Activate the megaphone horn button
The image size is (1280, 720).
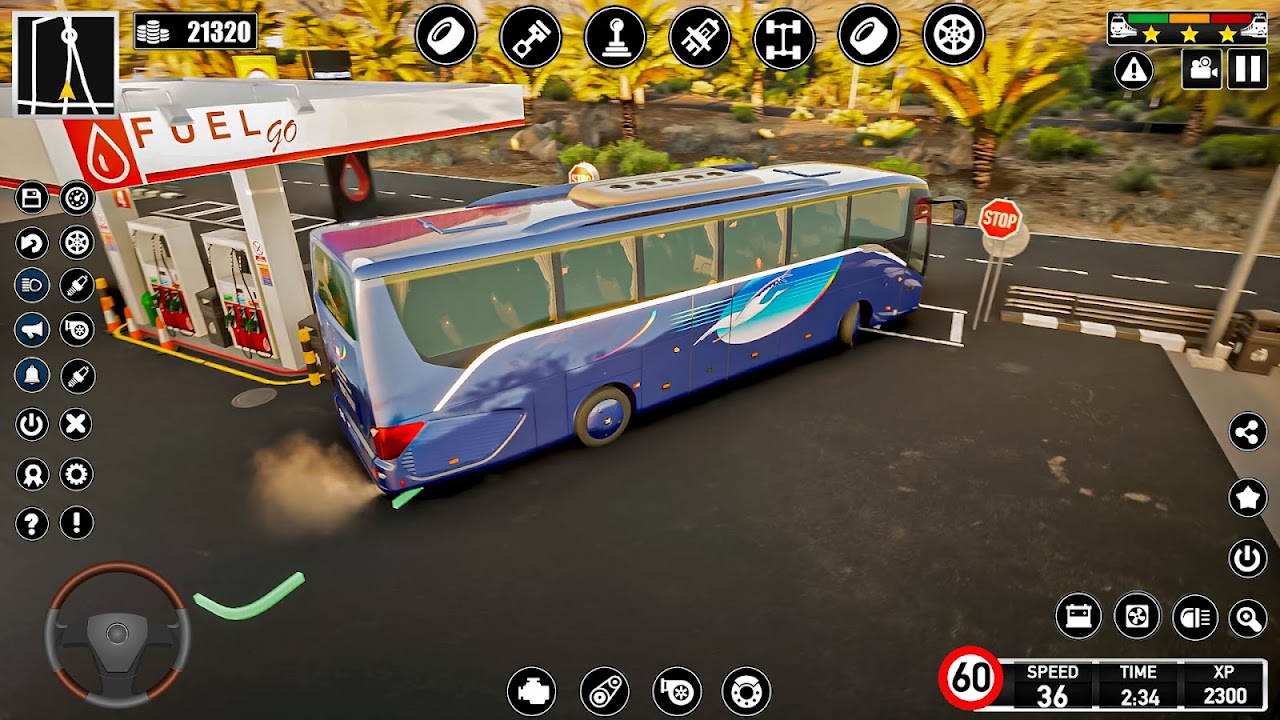click(x=32, y=329)
